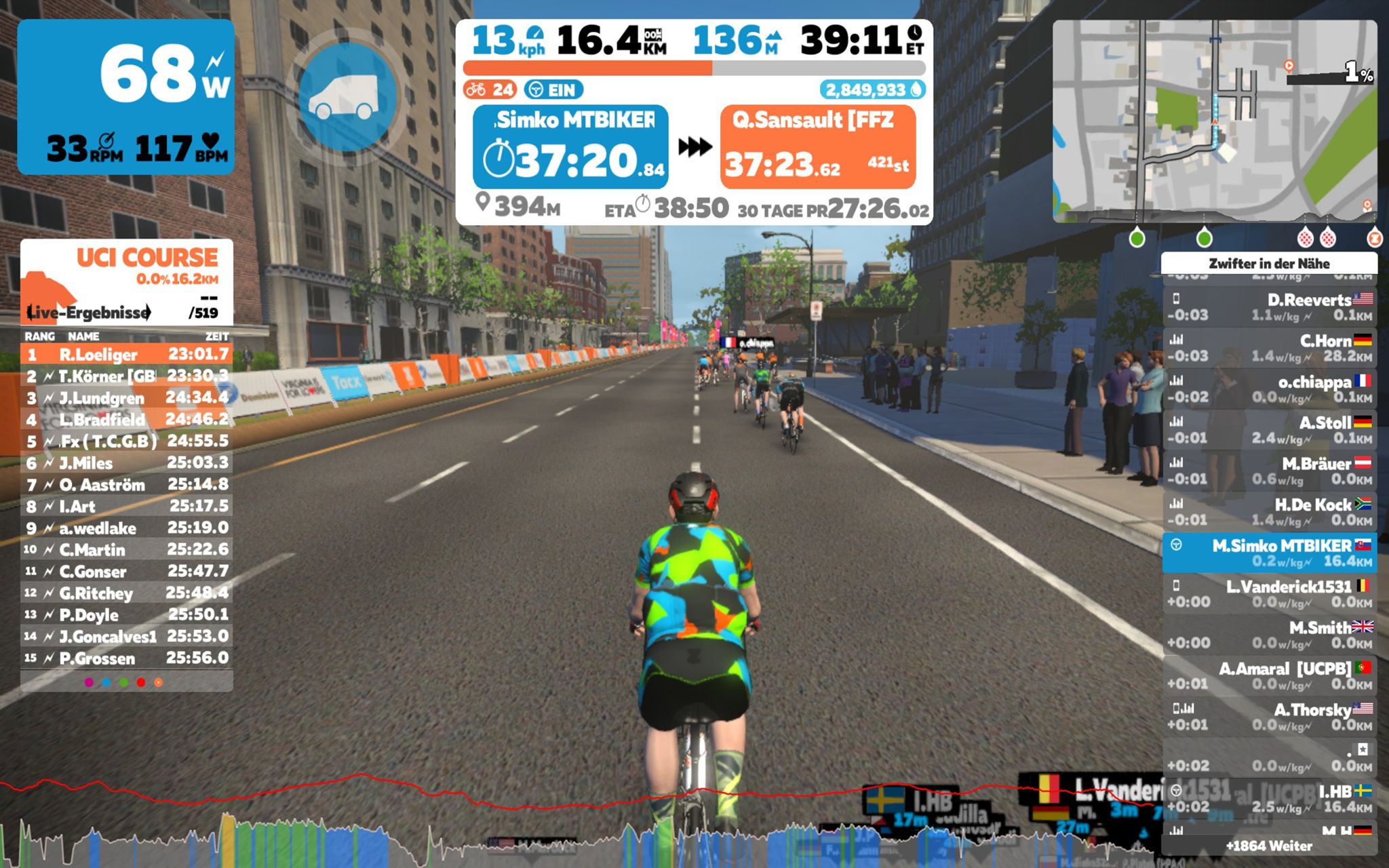Screen dimensions: 1389x868
Task: Choose H.De Kock from nearby riders
Action: [1268, 512]
